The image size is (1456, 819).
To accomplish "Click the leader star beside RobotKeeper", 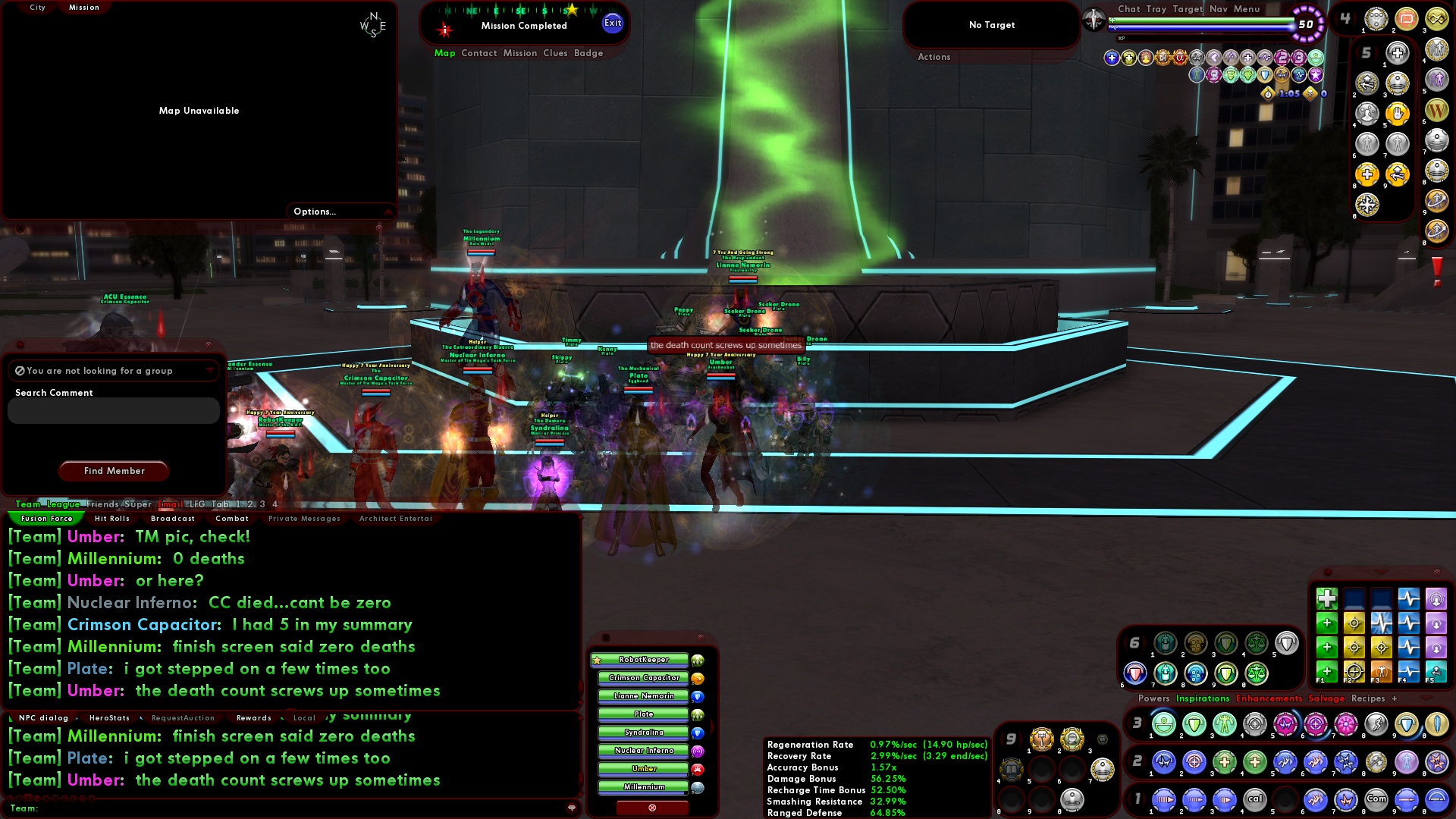I will tap(596, 660).
